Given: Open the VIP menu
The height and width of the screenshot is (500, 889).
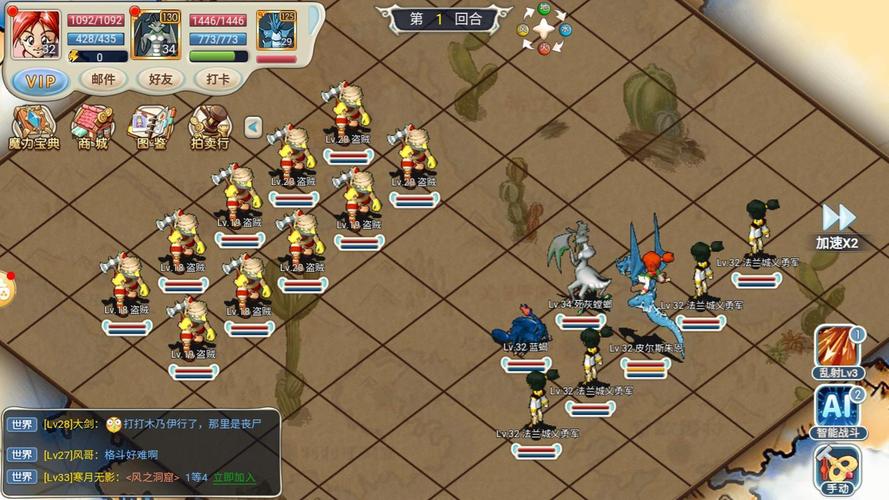Looking at the screenshot, I should 41,80.
